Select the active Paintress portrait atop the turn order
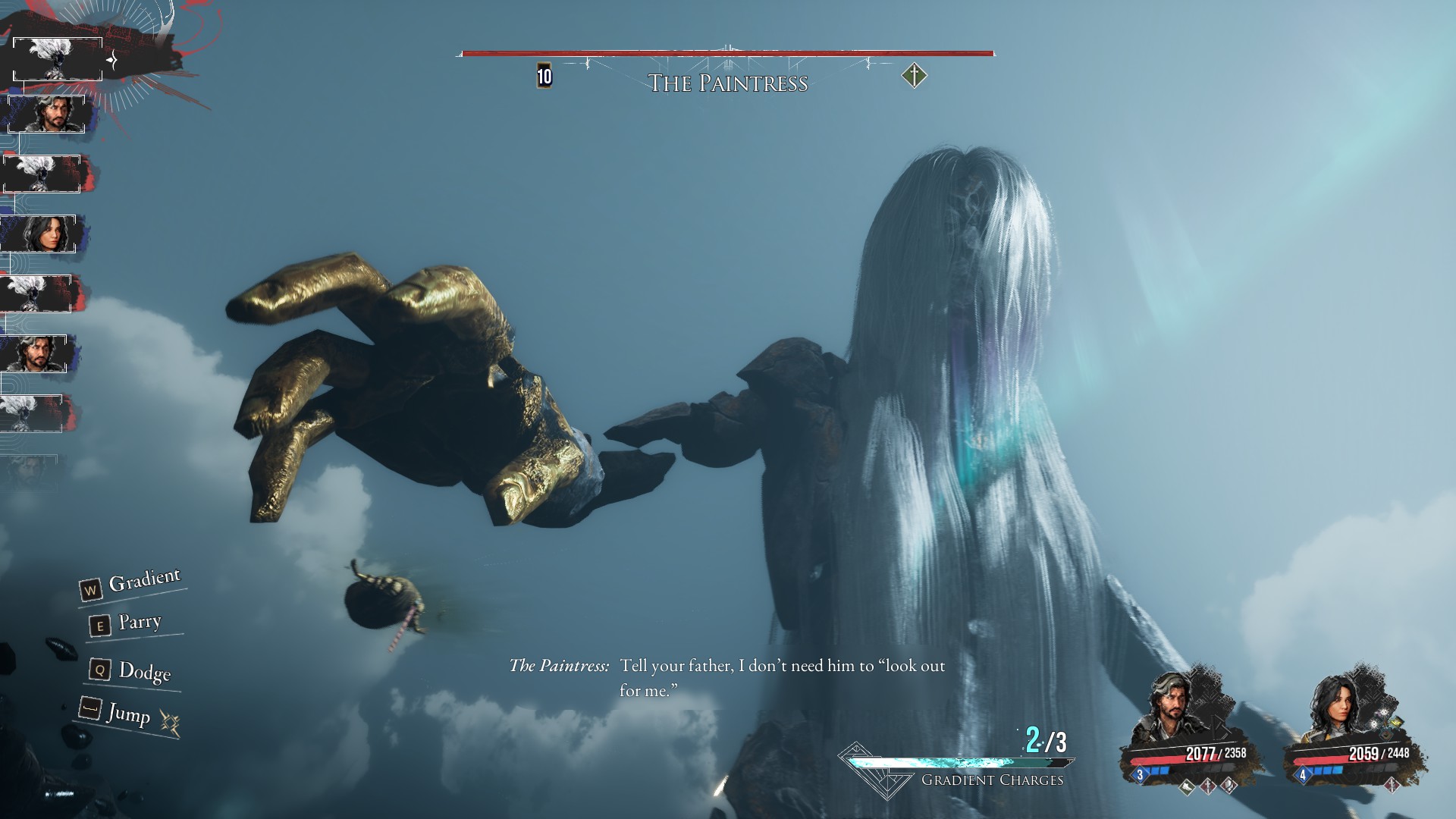 pyautogui.click(x=58, y=58)
